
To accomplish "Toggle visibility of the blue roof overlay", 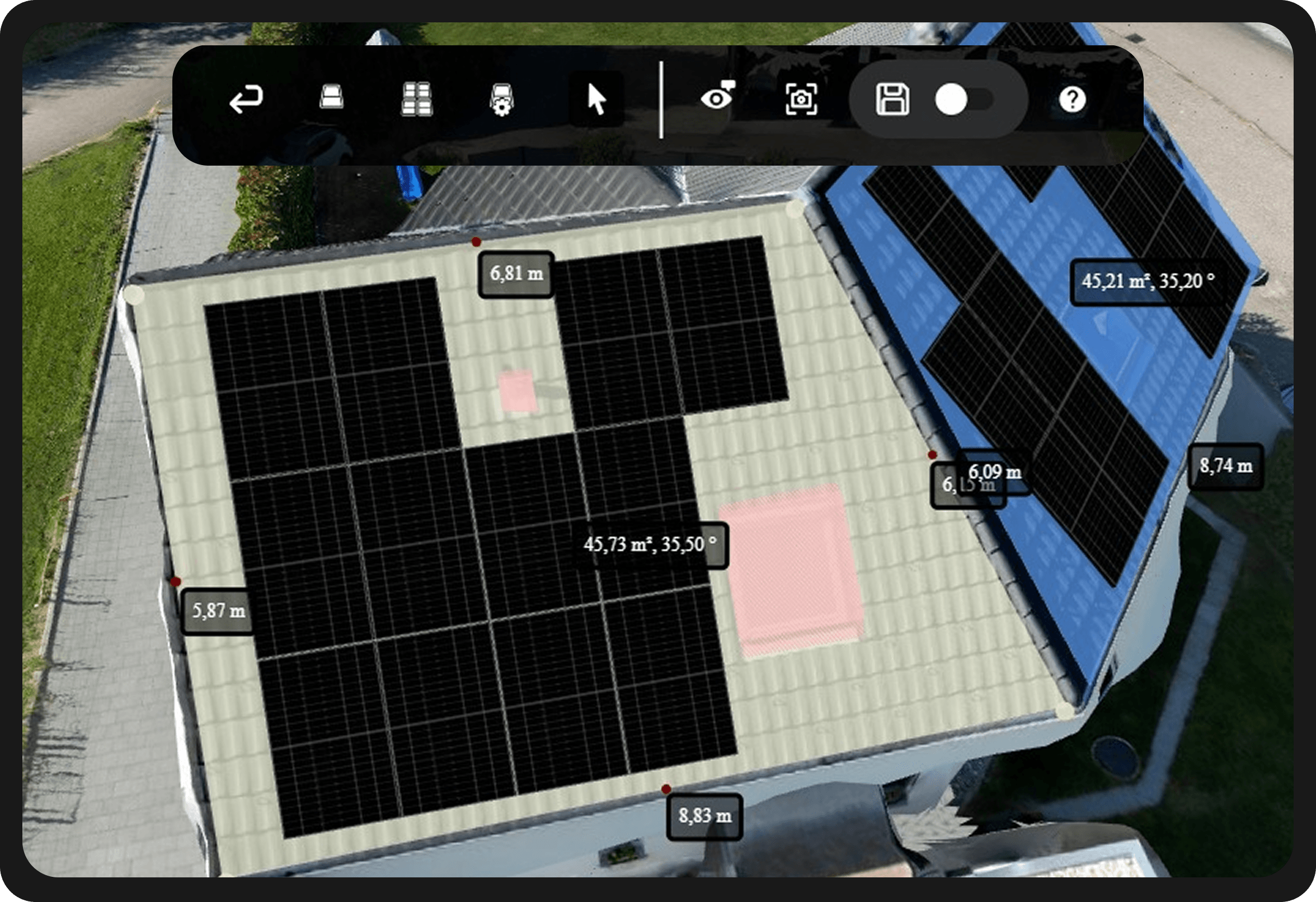I will (x=717, y=99).
